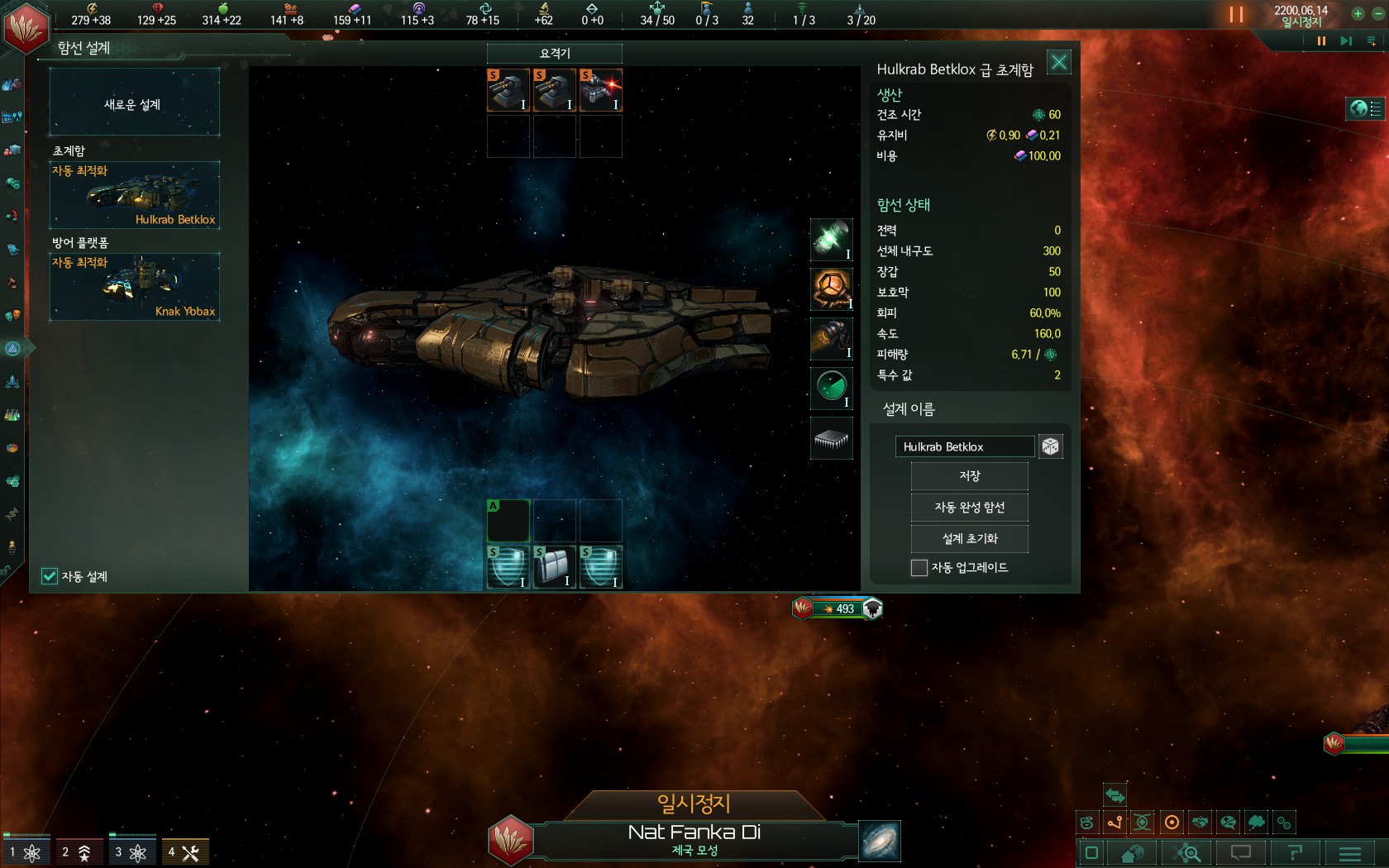Select the Hulkrab Betklox corvette design

pos(134,195)
